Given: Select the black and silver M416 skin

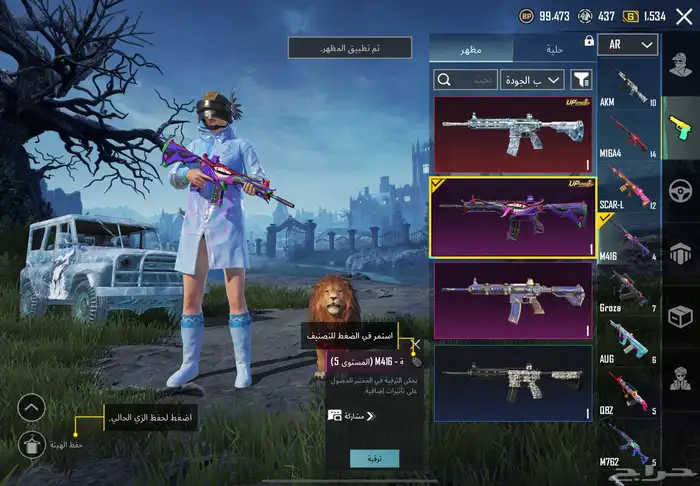Looking at the screenshot, I should coord(513,382).
